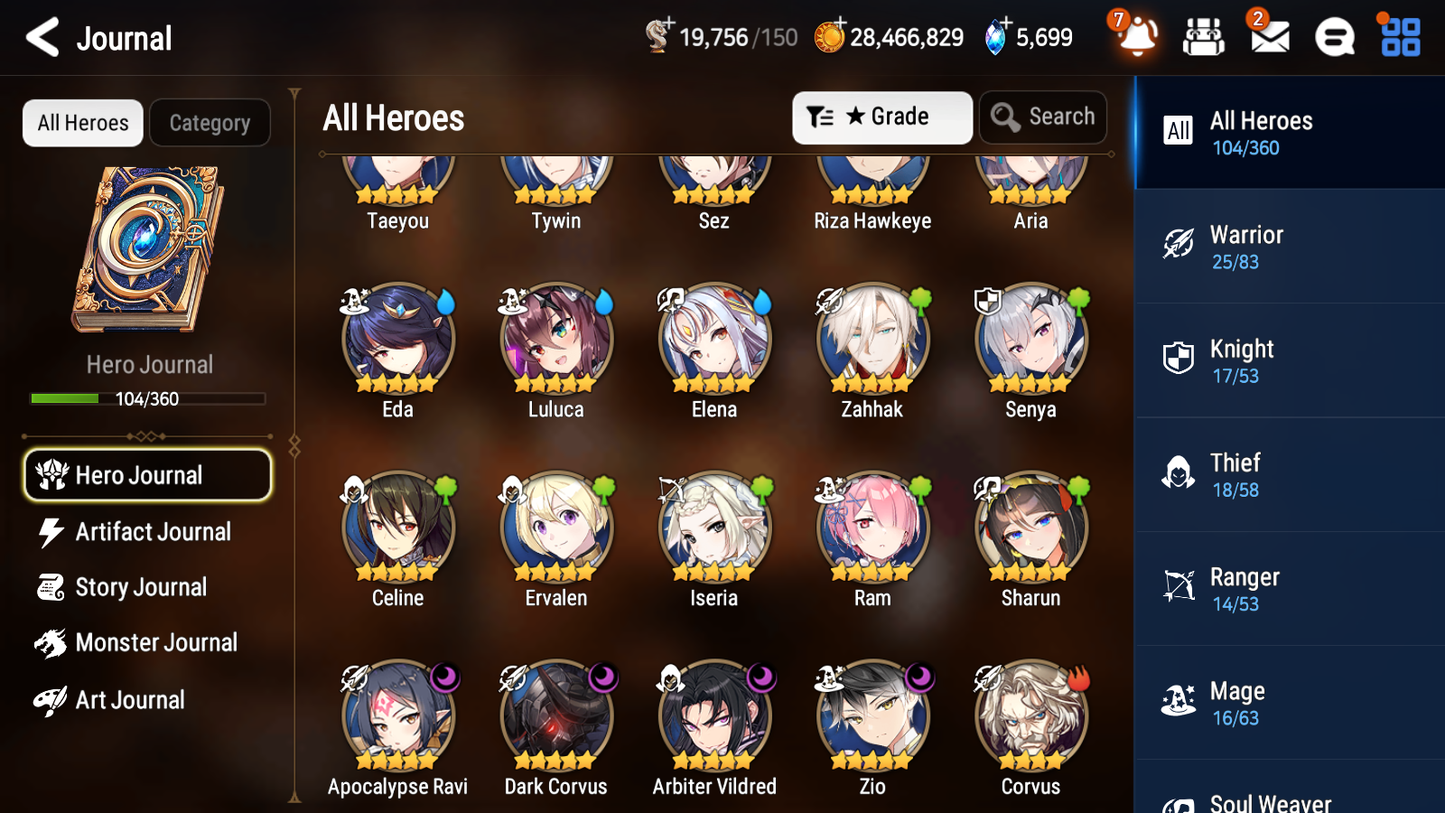Select the Ranger class category
The image size is (1445, 813).
[1289, 589]
